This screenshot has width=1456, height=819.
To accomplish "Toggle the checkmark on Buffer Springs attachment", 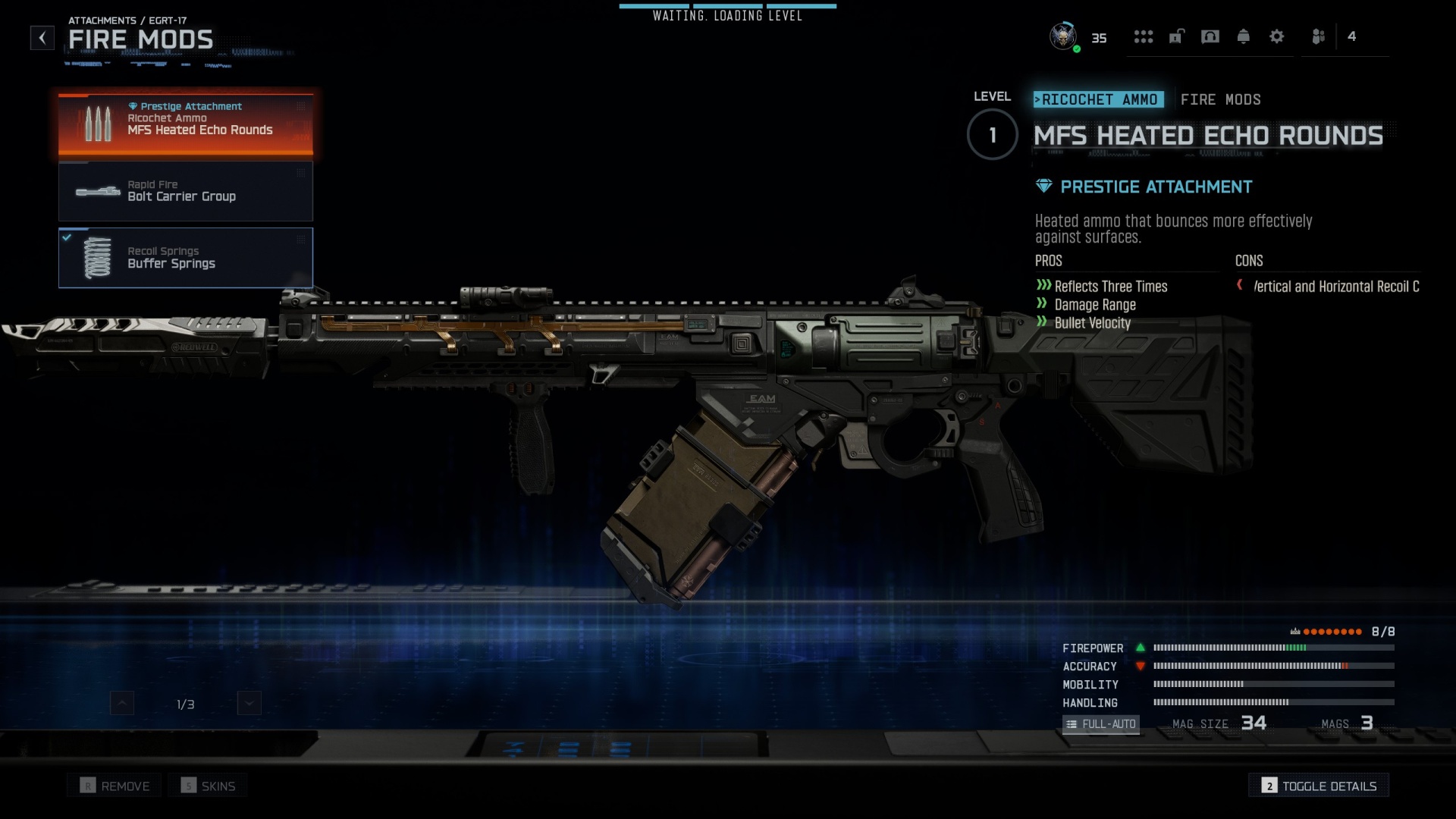I will (x=67, y=237).
